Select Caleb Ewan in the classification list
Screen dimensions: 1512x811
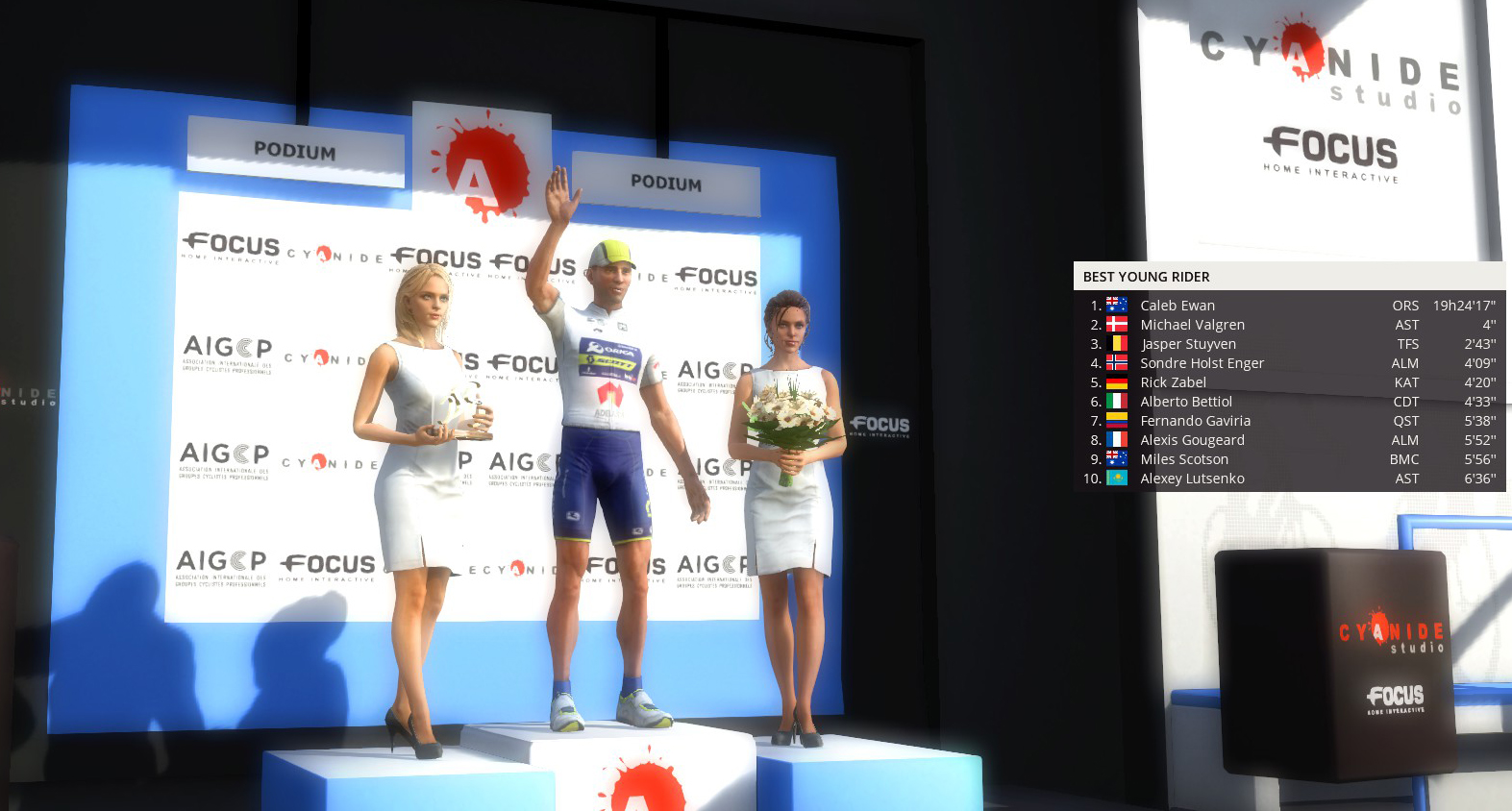tap(1177, 306)
